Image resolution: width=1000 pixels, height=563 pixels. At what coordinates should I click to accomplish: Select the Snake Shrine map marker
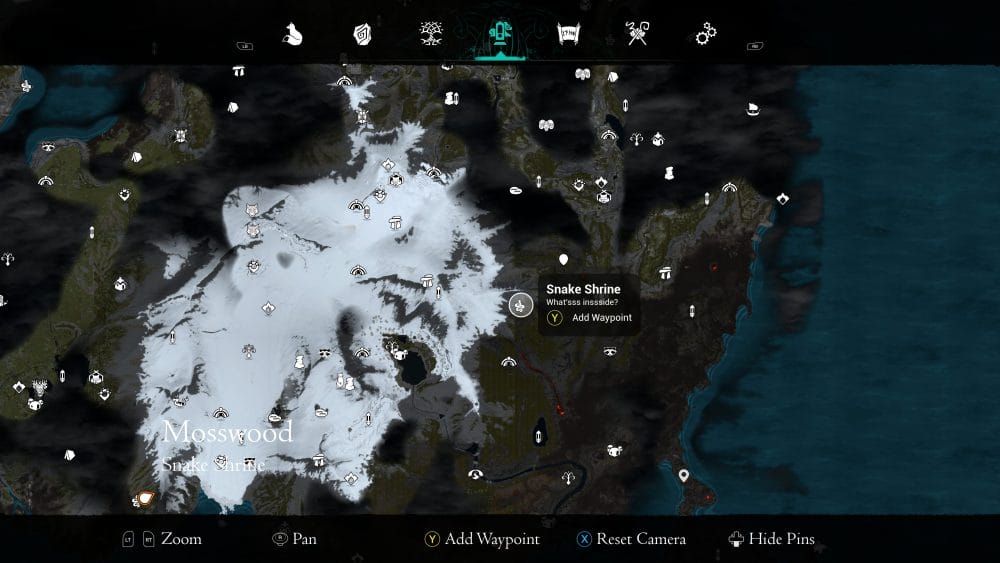519,305
